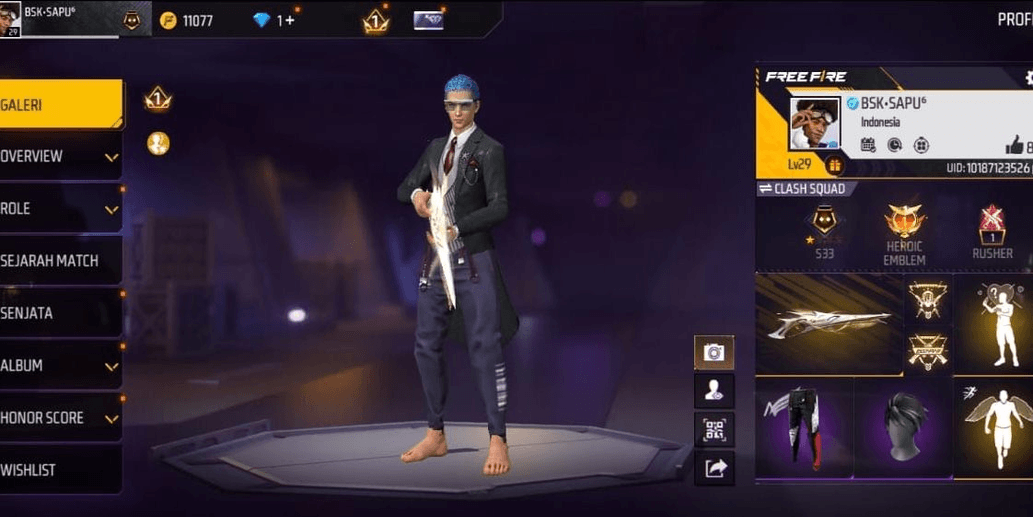Switch to the Role tab
Screen dimensions: 1033x517
tap(58, 209)
